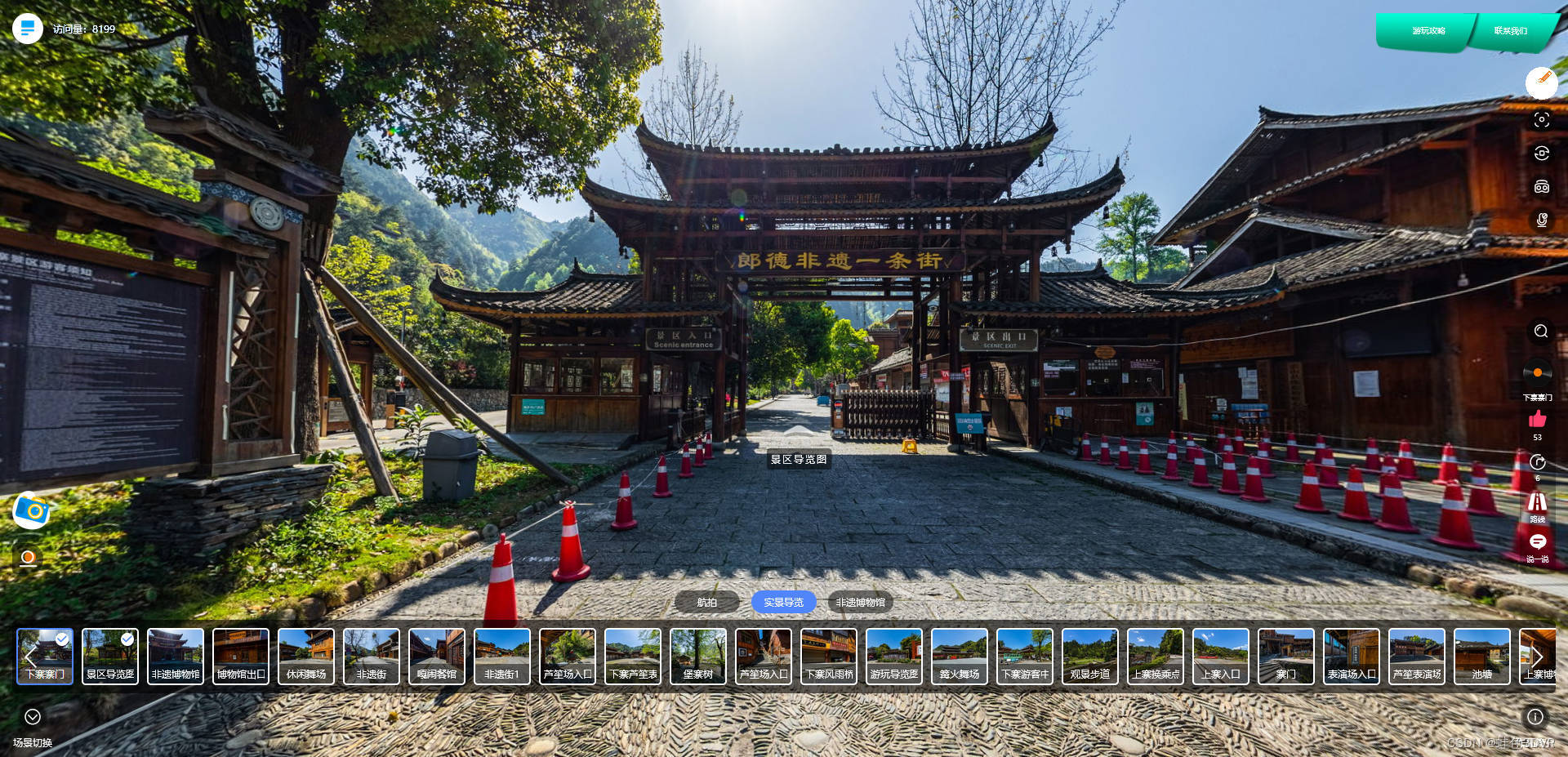Open the 游玩攻略 travel guide
This screenshot has width=1568, height=757.
point(1428,31)
